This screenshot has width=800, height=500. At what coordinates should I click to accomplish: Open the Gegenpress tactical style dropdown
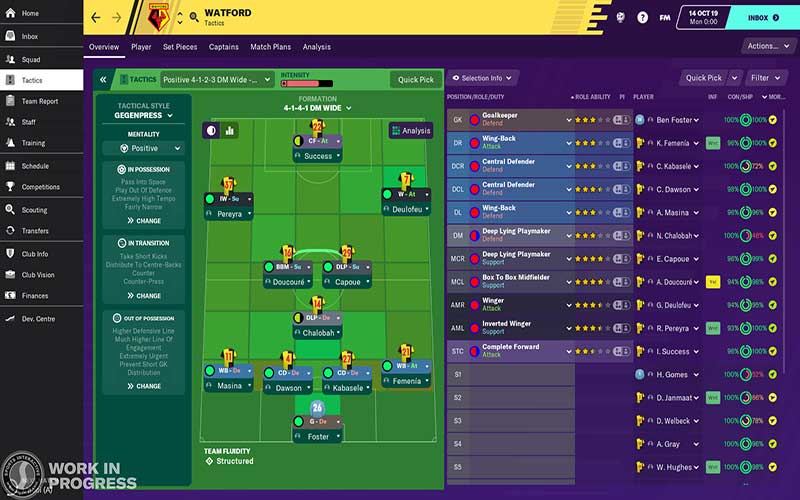pos(144,116)
